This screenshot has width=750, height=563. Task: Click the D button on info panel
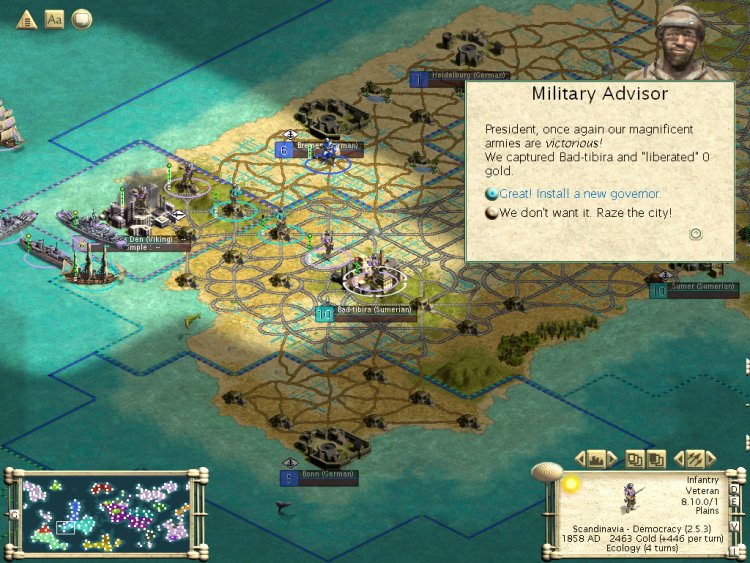pyautogui.click(x=734, y=489)
